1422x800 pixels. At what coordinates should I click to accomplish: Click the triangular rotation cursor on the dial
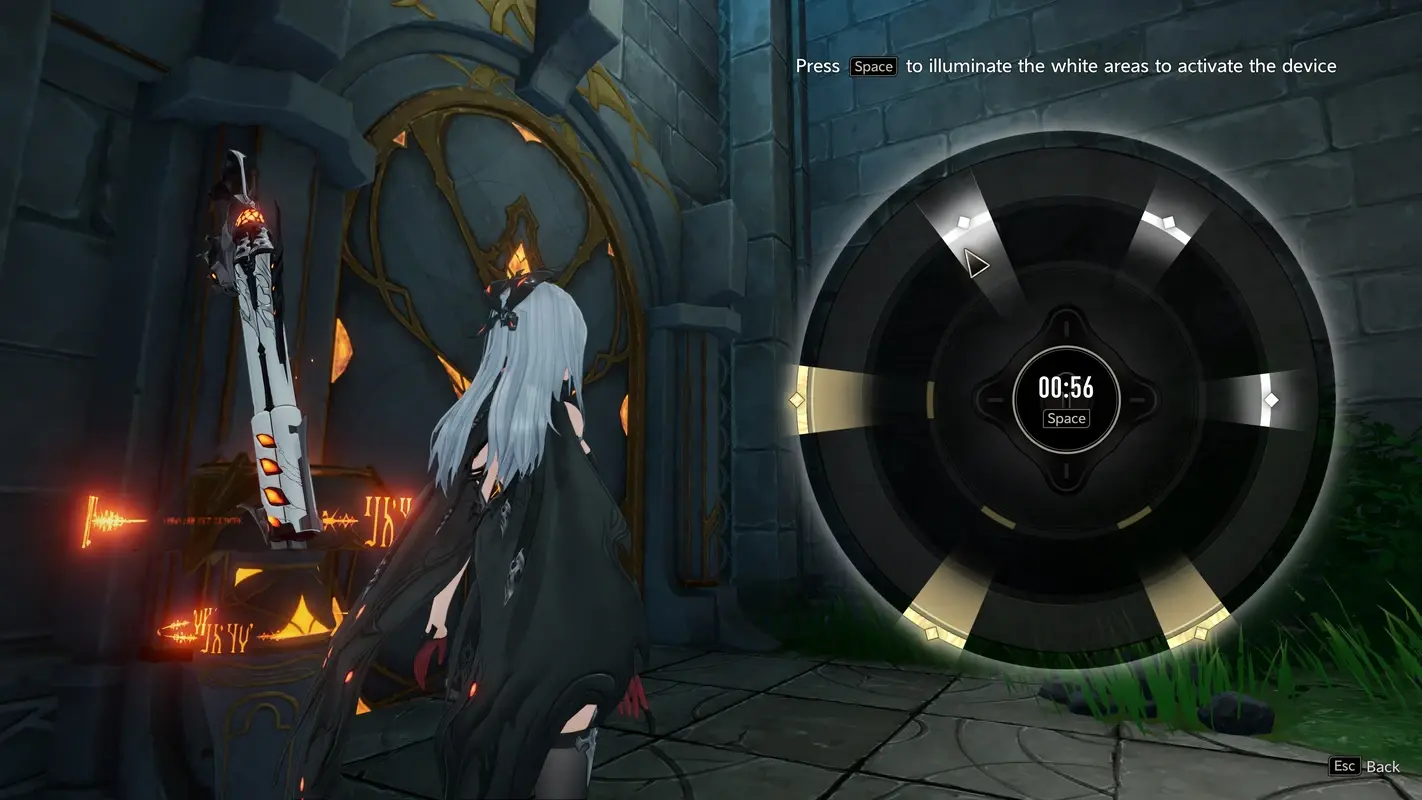click(975, 262)
